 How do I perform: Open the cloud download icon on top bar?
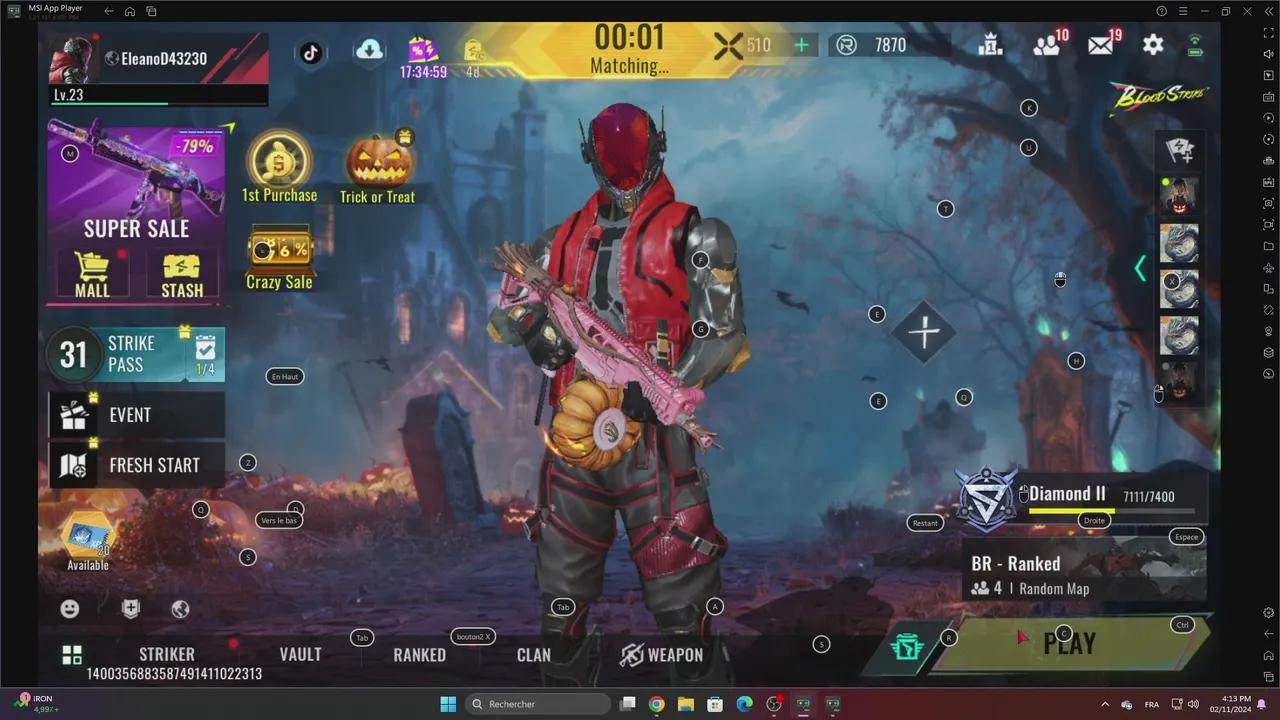tap(369, 50)
